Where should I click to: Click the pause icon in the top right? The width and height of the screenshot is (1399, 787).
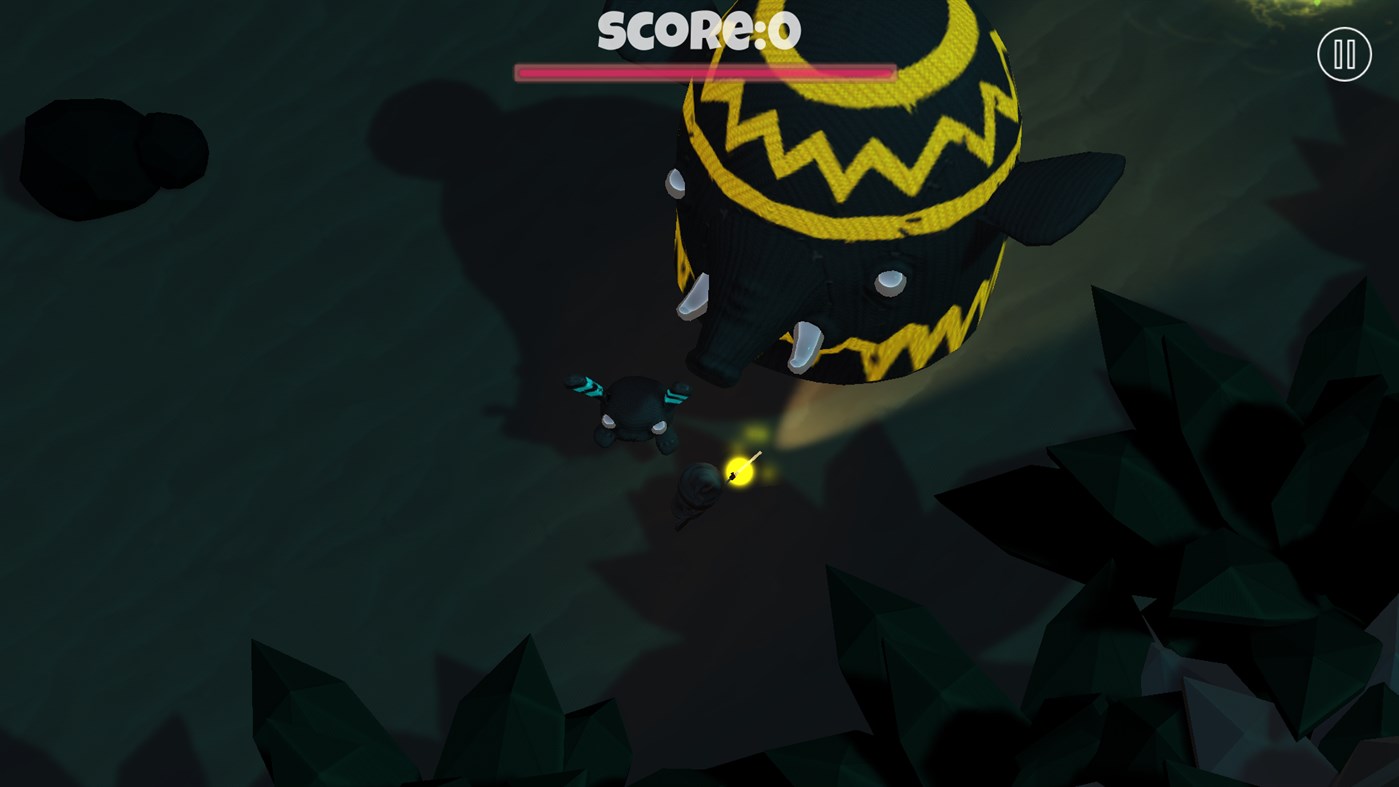1343,54
